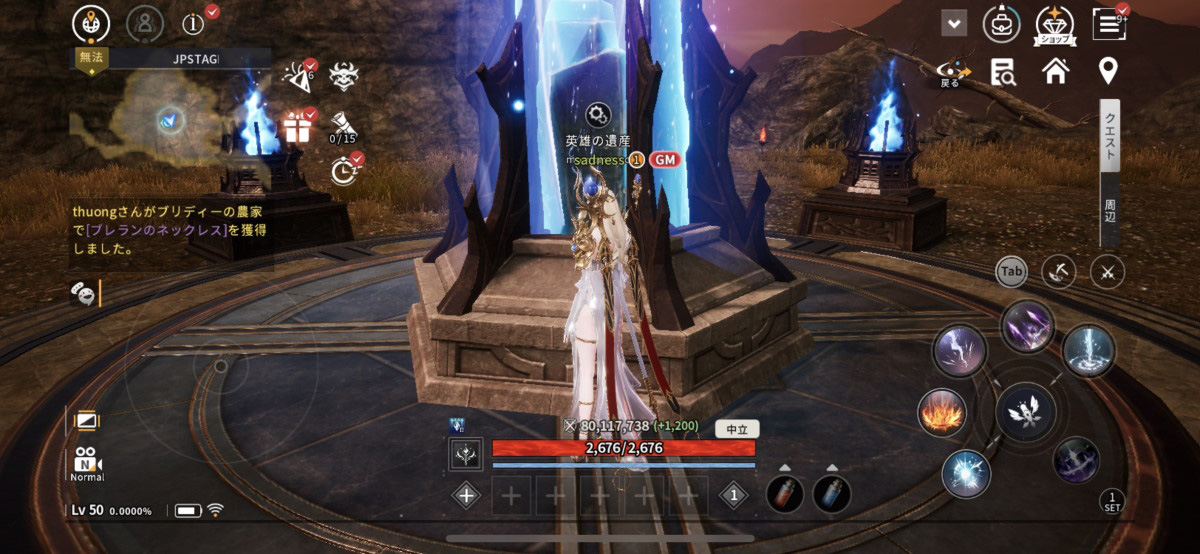Image resolution: width=1200 pixels, height=554 pixels.
Task: Click the 戻る return eye icon
Action: (951, 72)
